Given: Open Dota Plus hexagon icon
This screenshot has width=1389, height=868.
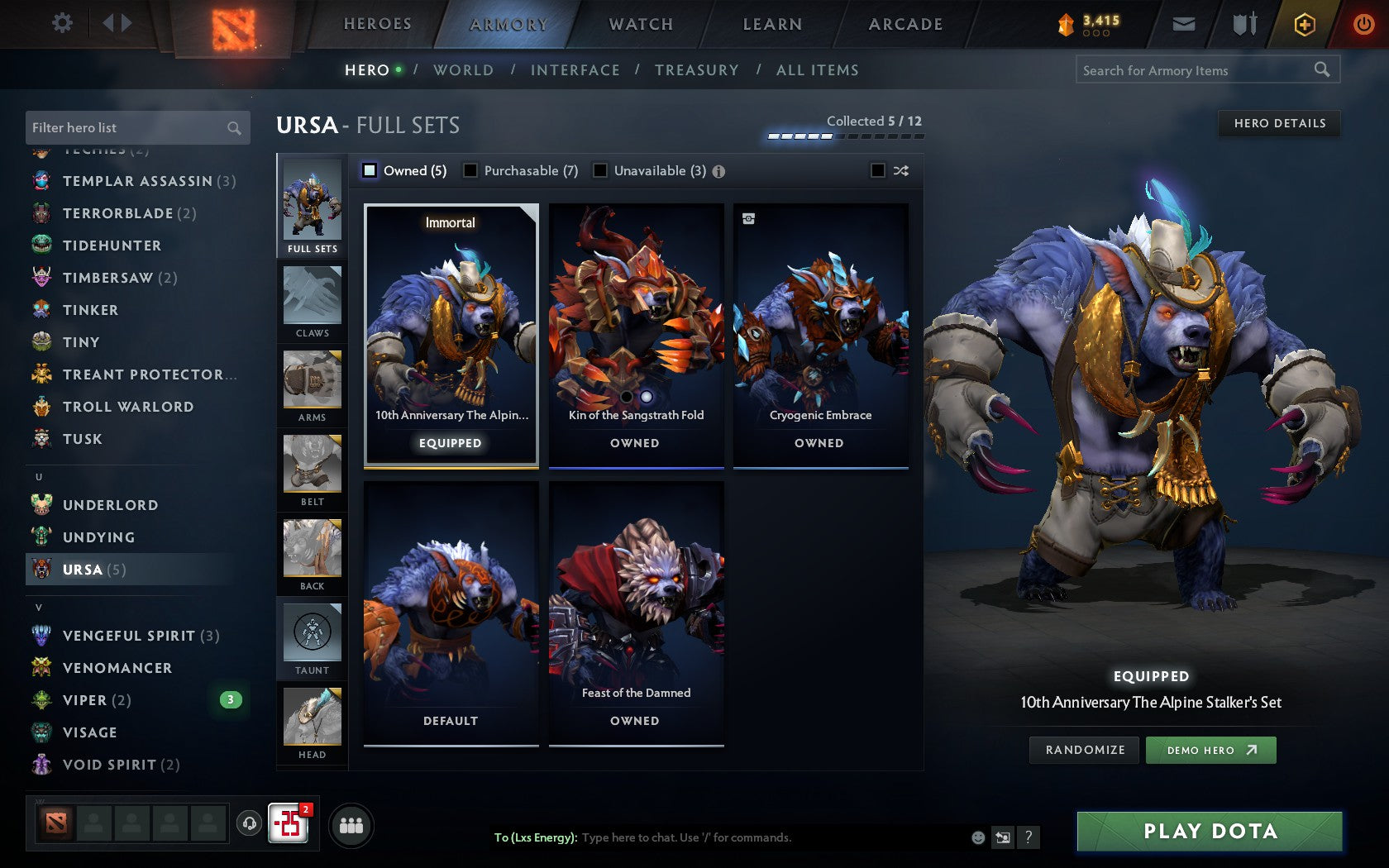Looking at the screenshot, I should coord(1305,24).
